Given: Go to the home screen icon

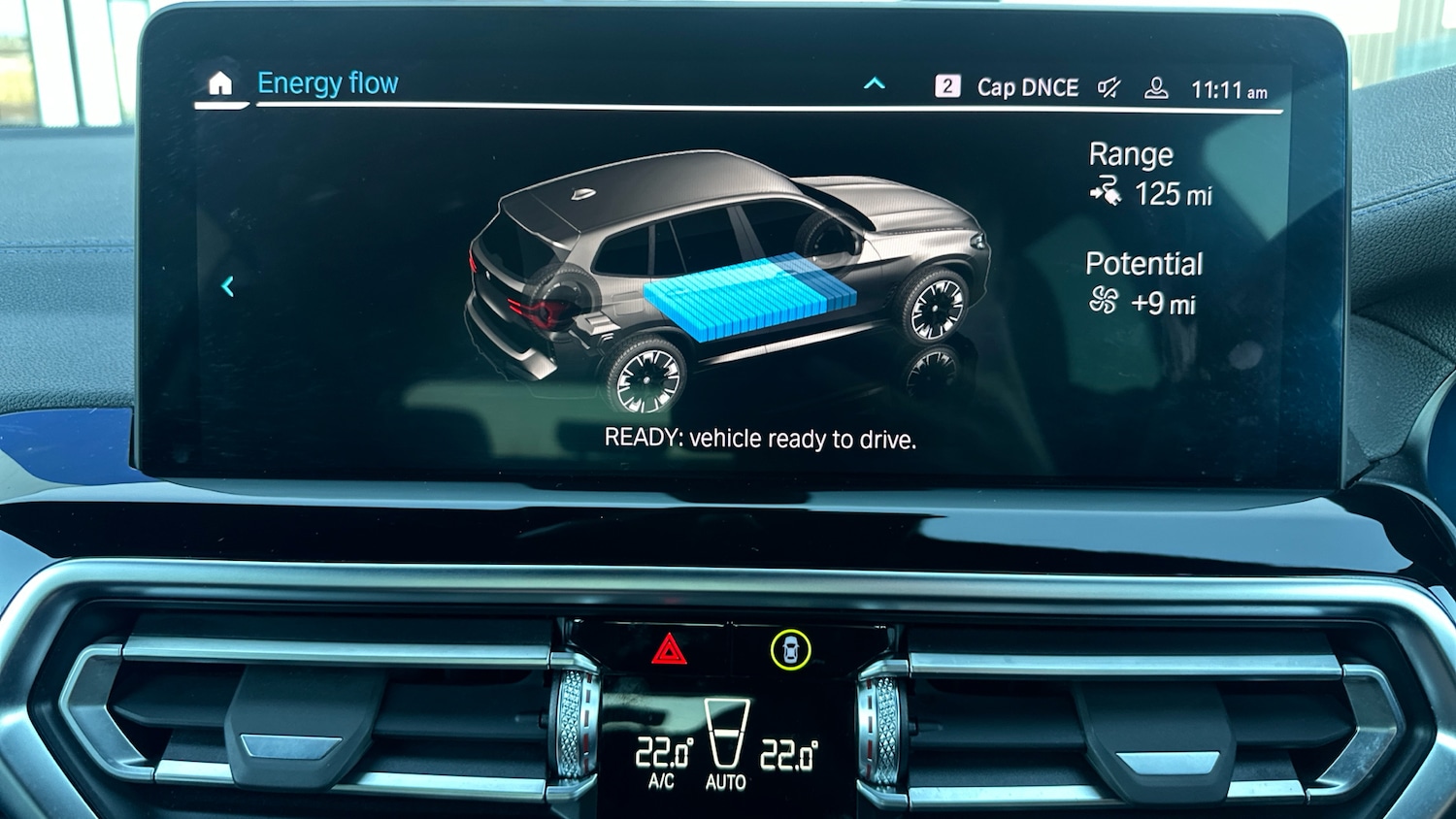Looking at the screenshot, I should click(220, 84).
